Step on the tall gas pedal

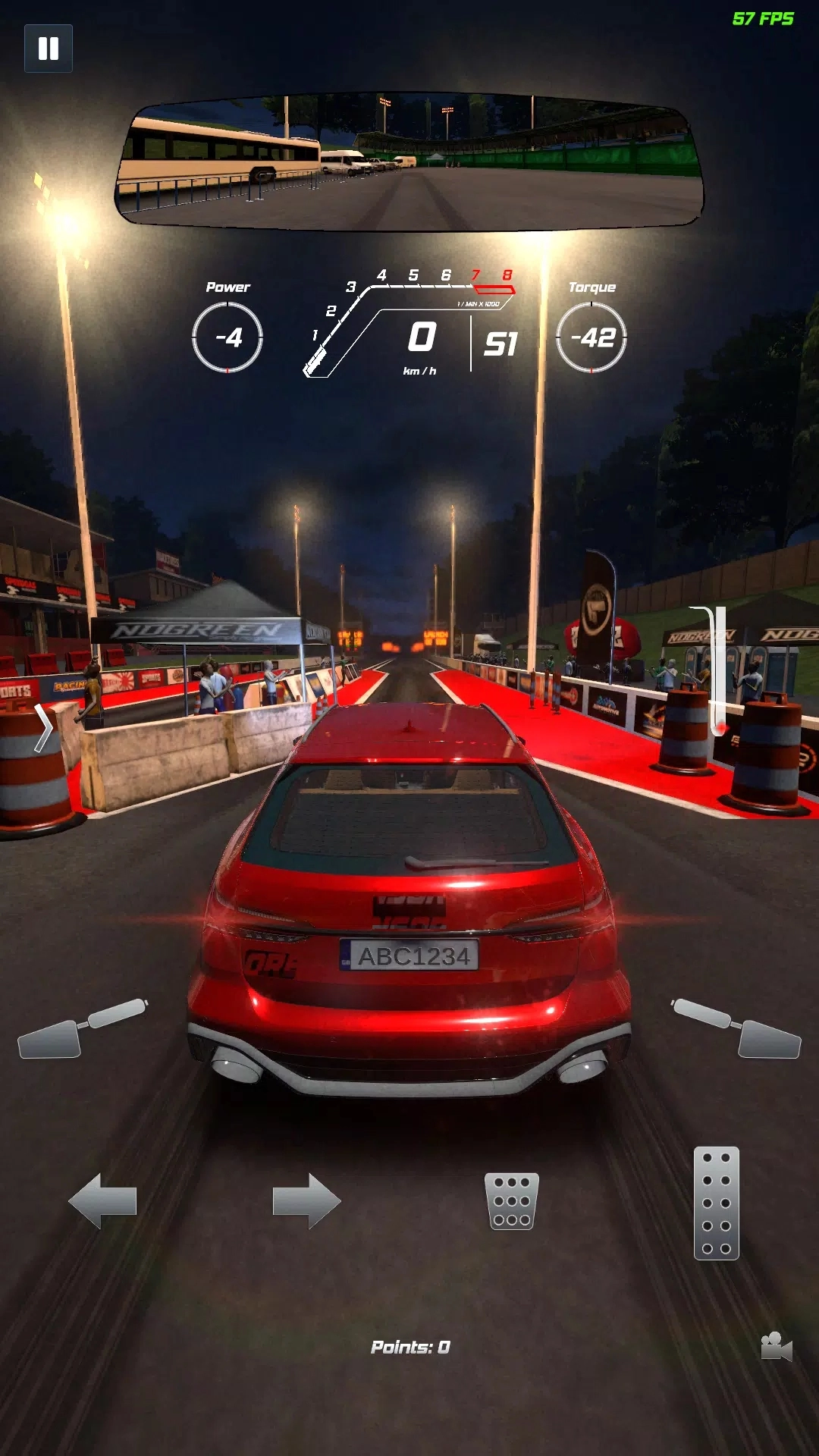click(x=716, y=1203)
